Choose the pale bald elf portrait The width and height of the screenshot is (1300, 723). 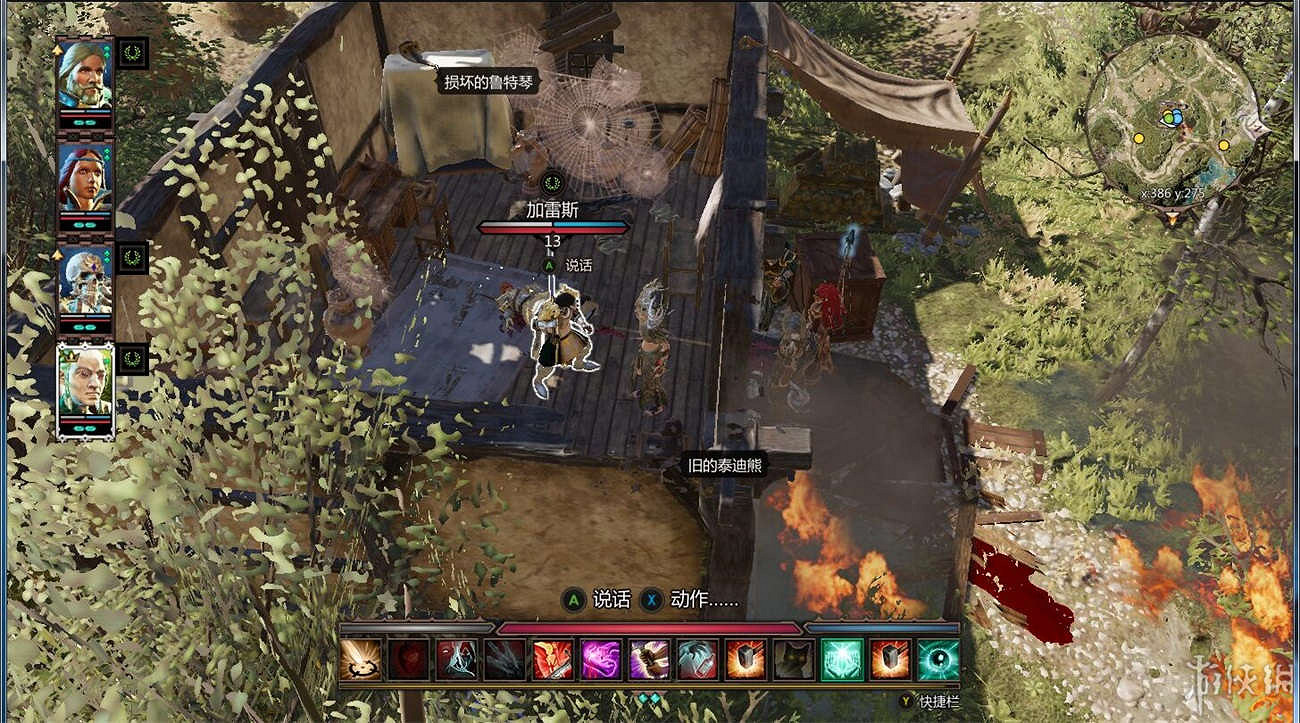coord(85,383)
